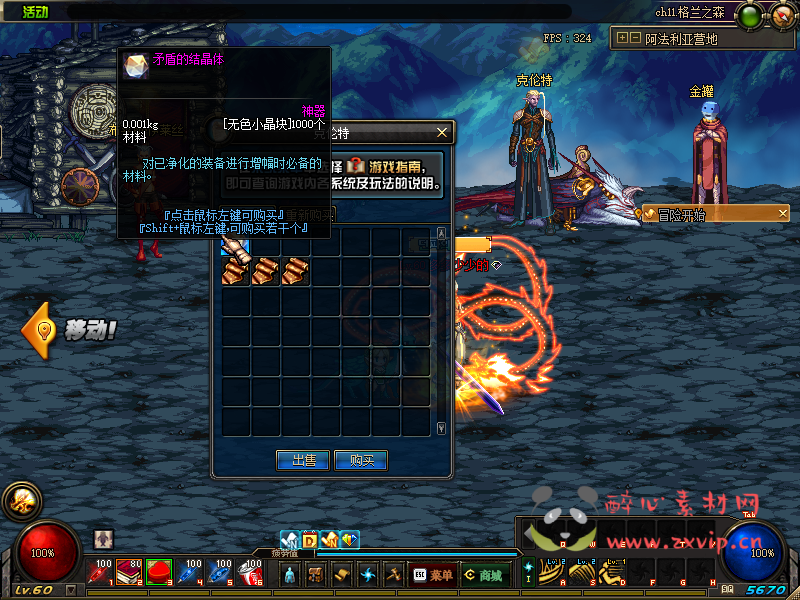This screenshot has height=600, width=800.
Task: Collapse minimap with the minus button
Action: (x=635, y=38)
